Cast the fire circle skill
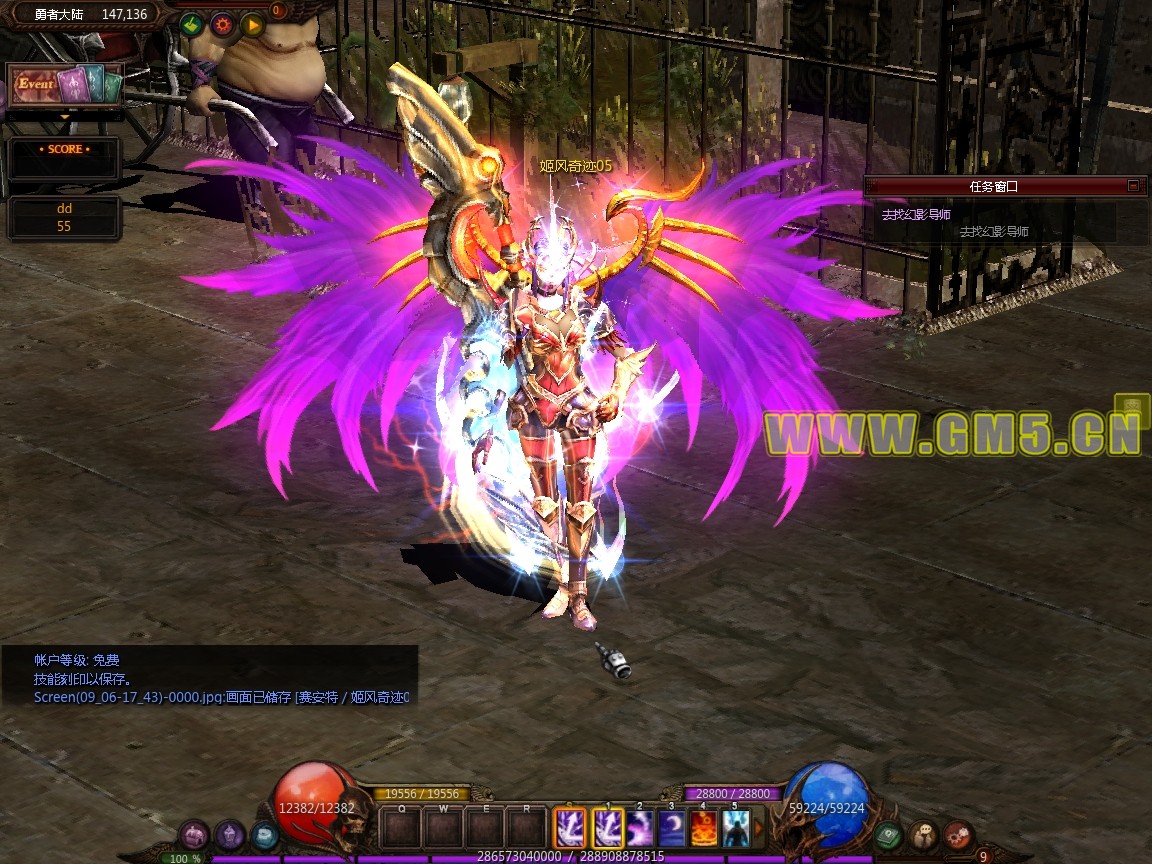1152x864 pixels. point(704,829)
